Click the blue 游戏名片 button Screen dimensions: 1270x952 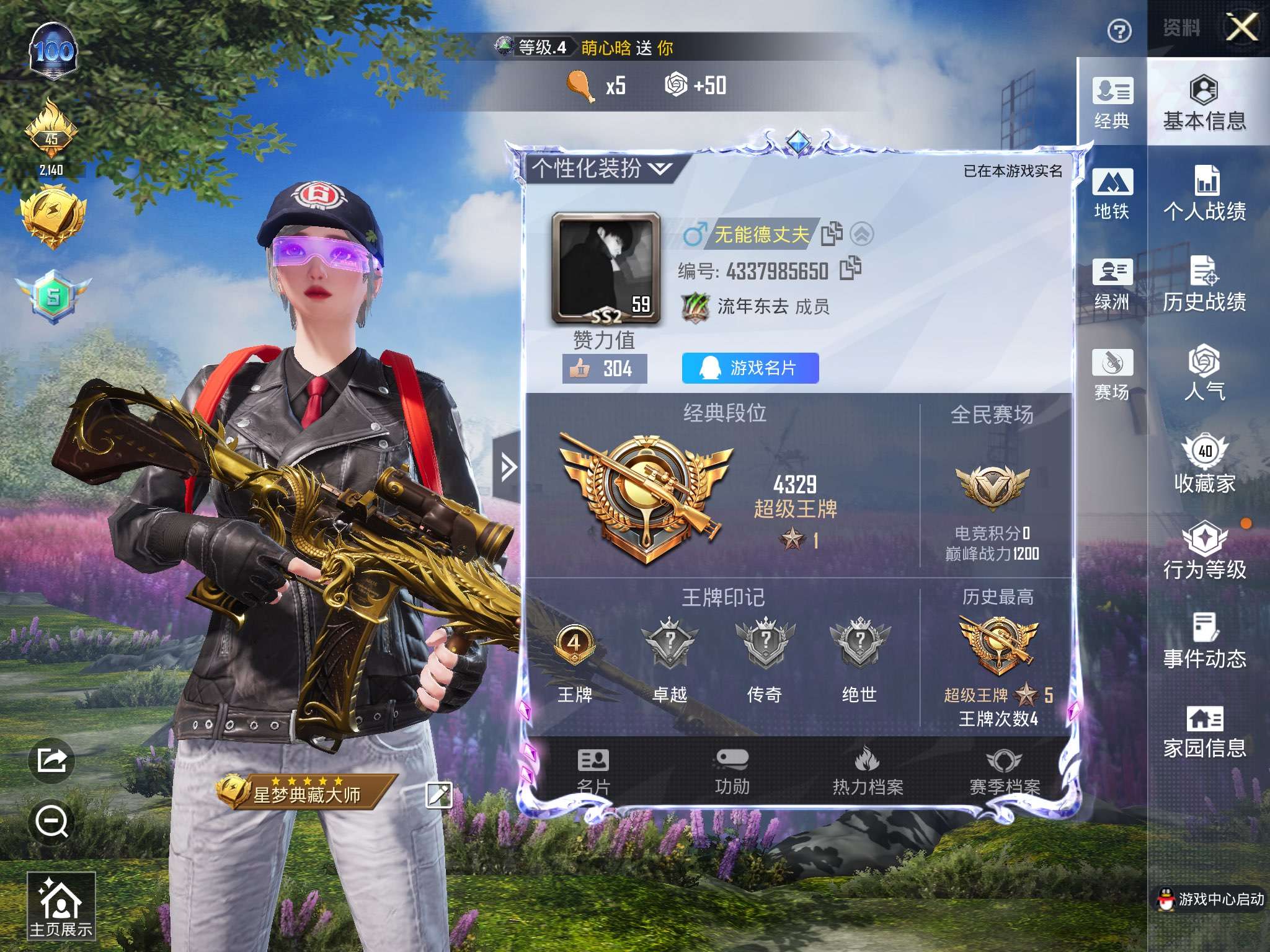(750, 368)
